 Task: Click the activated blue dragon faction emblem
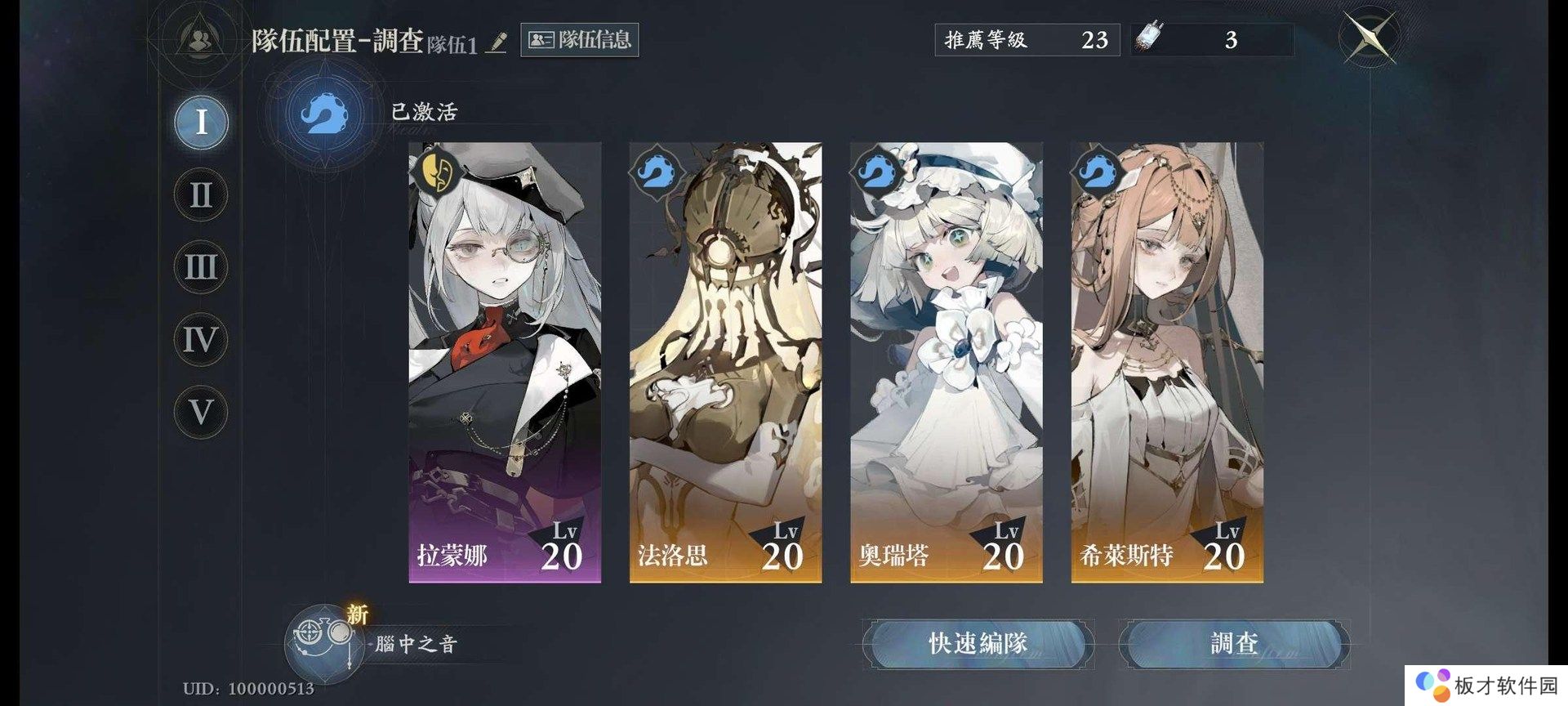(323, 114)
